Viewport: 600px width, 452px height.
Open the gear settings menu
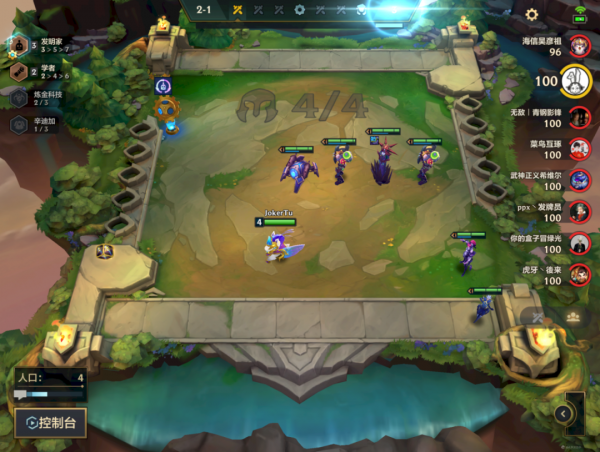click(x=532, y=14)
